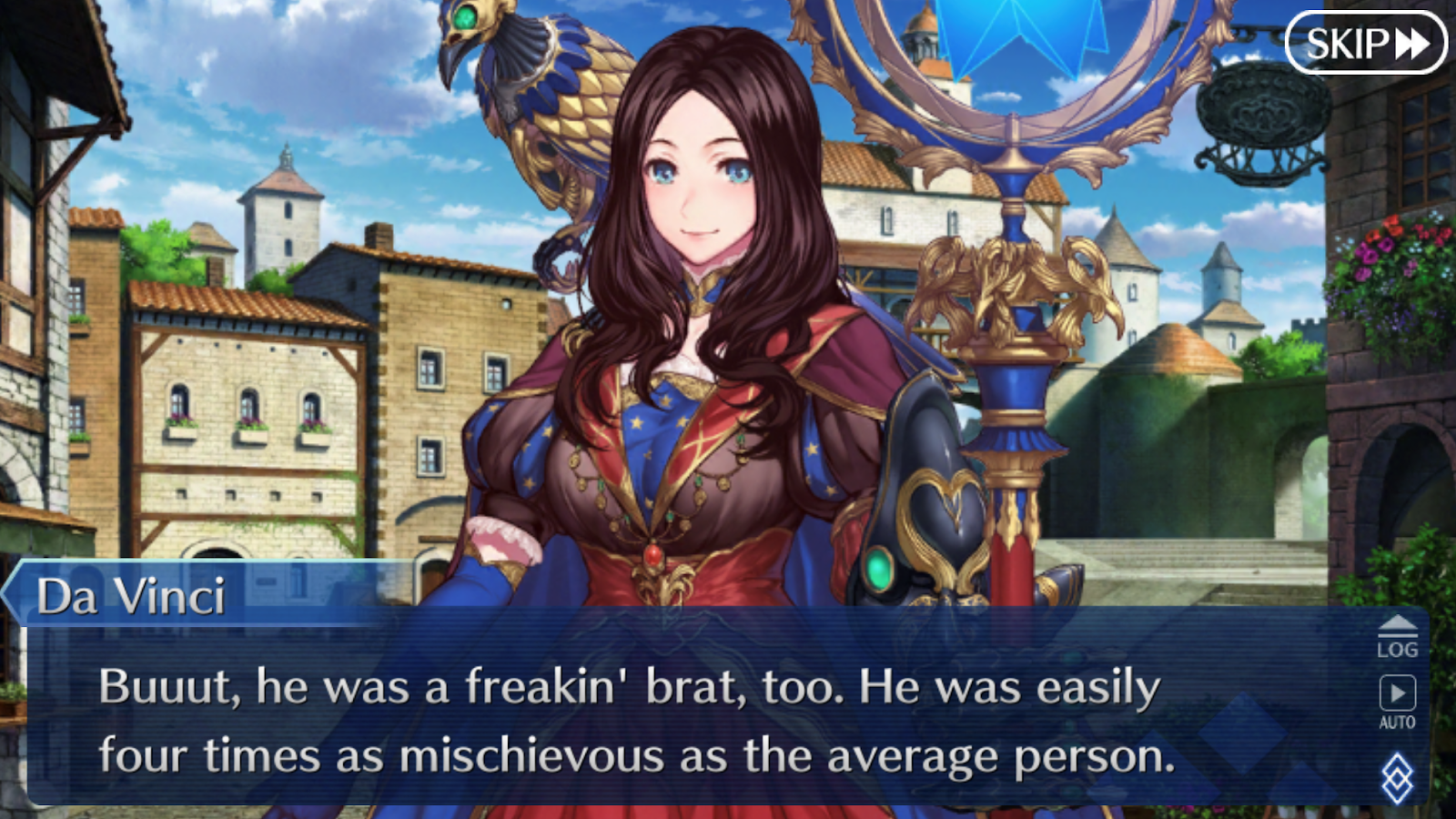Skip the dialogue scene
This screenshot has width=1456, height=819.
pos(1365,43)
